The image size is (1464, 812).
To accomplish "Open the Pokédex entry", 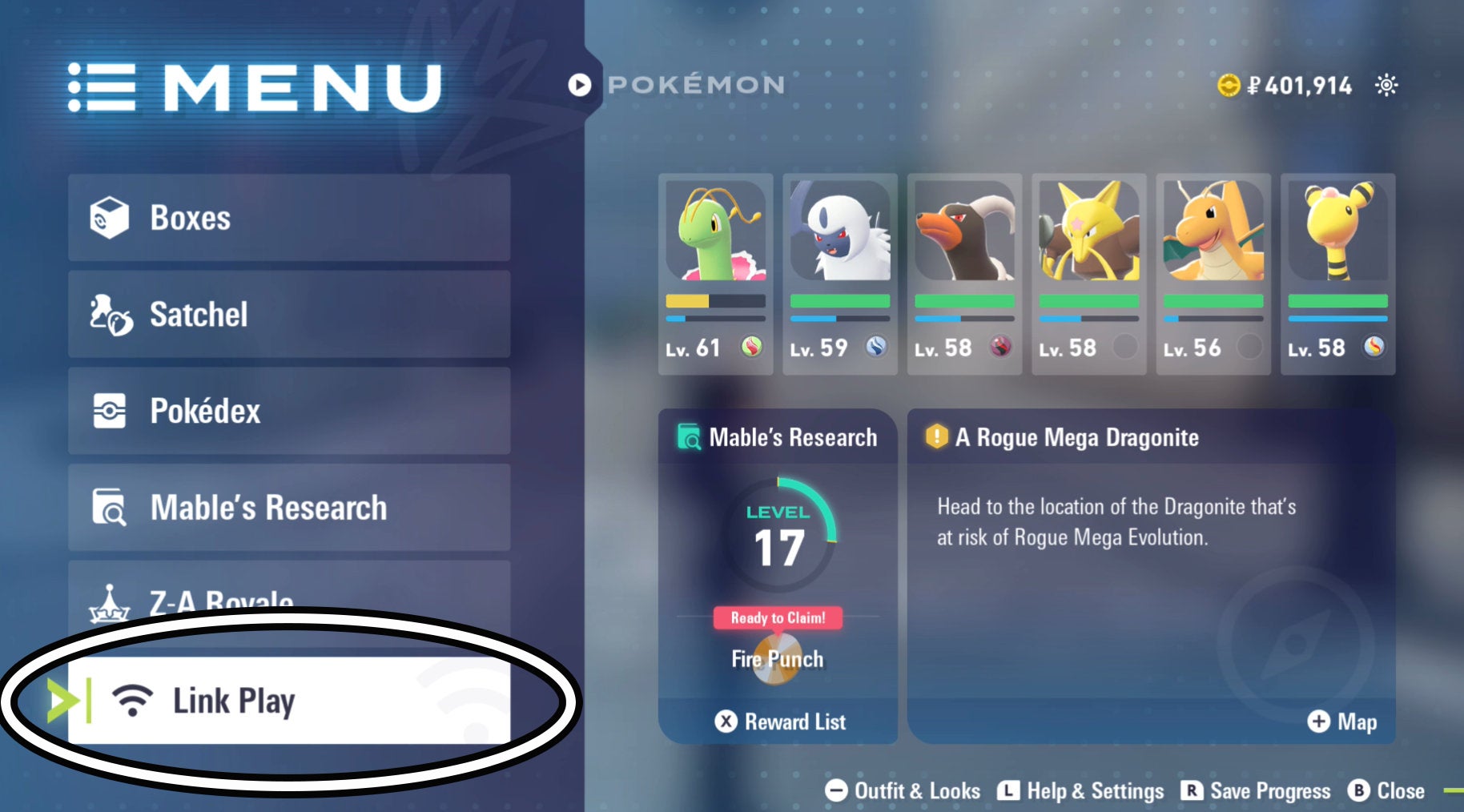I will (288, 411).
